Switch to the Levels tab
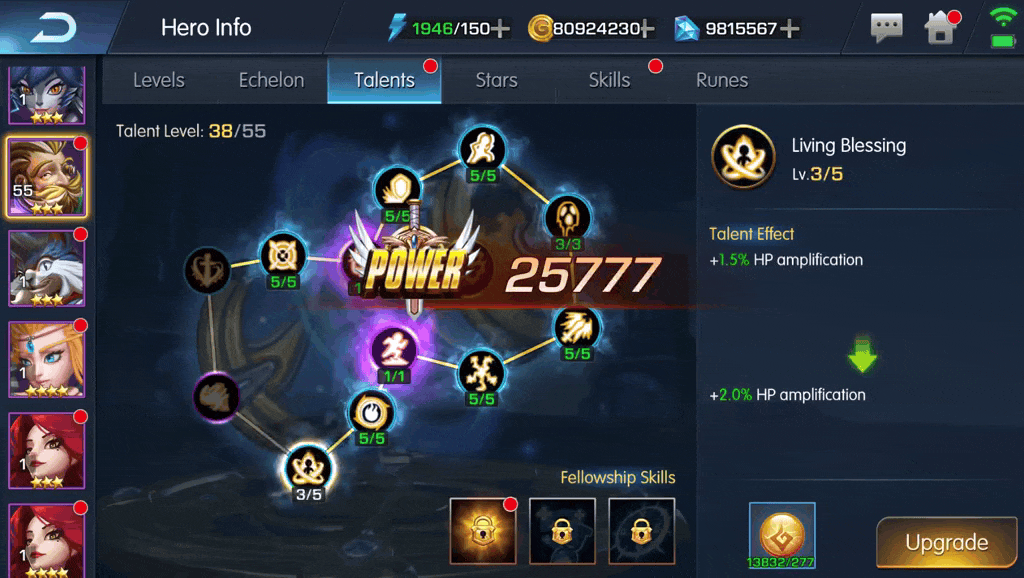1024x578 pixels. (159, 80)
